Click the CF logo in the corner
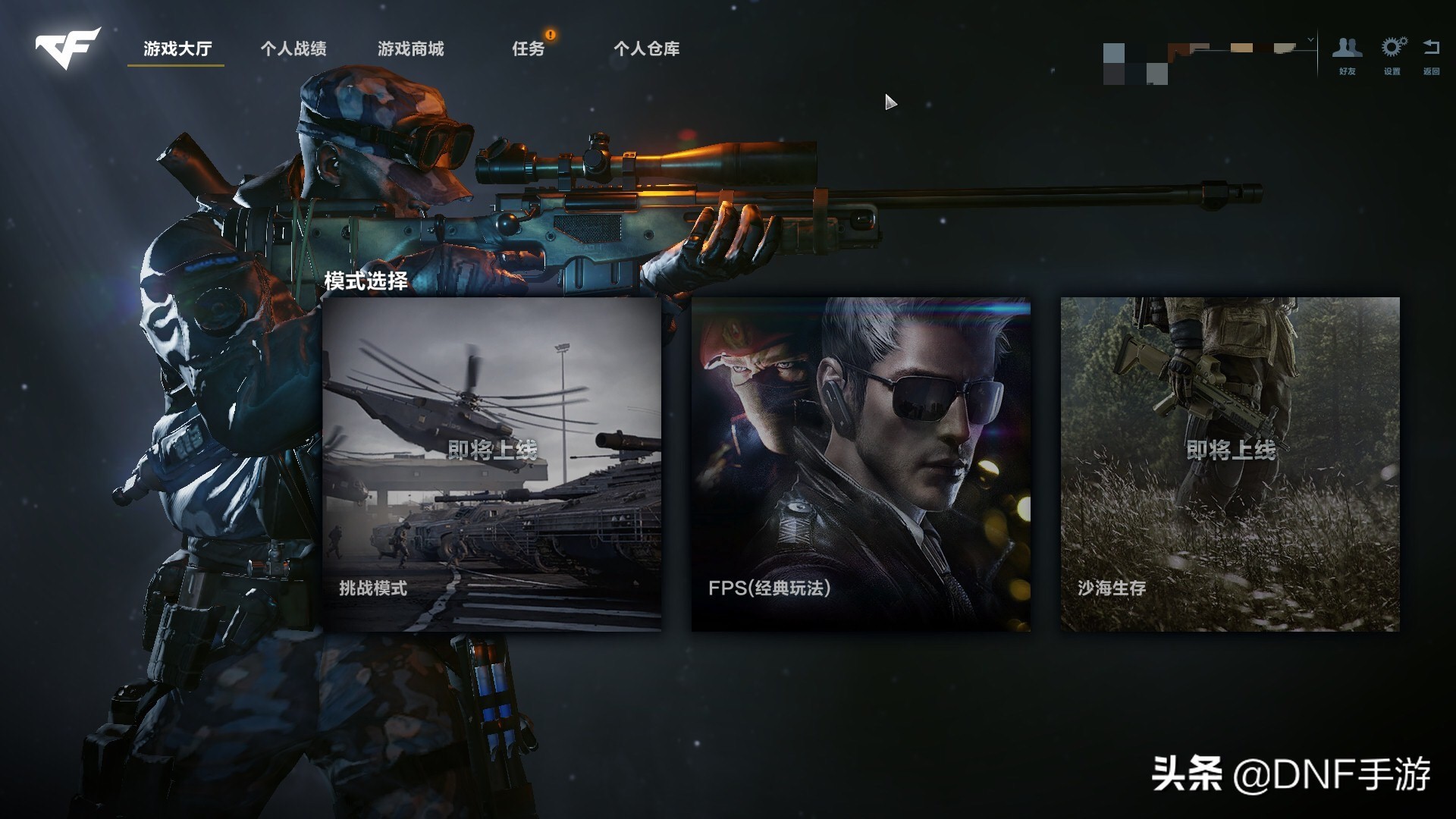The height and width of the screenshot is (819, 1456). (x=67, y=47)
